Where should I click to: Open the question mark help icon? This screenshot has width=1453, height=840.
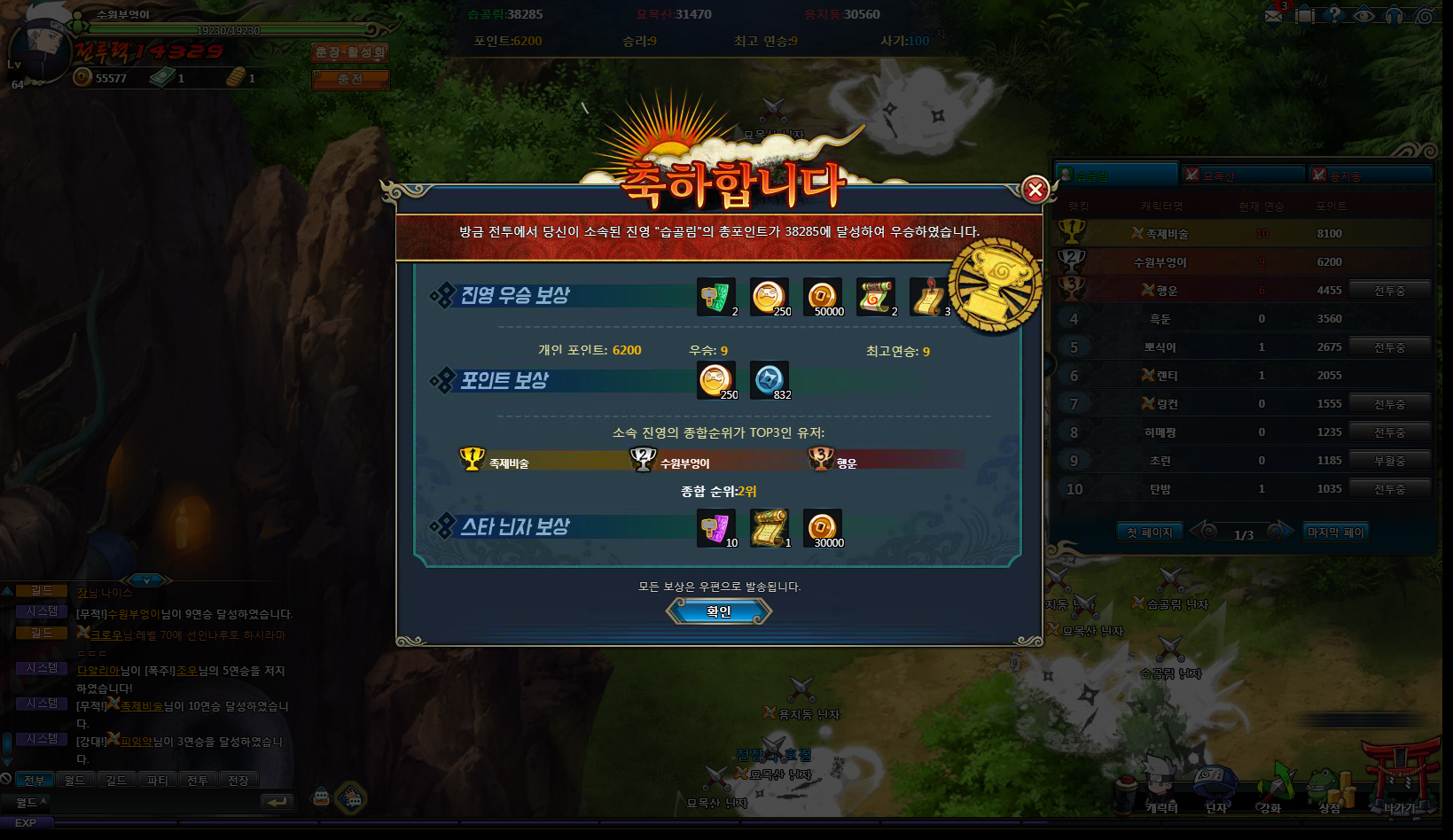point(1333,16)
